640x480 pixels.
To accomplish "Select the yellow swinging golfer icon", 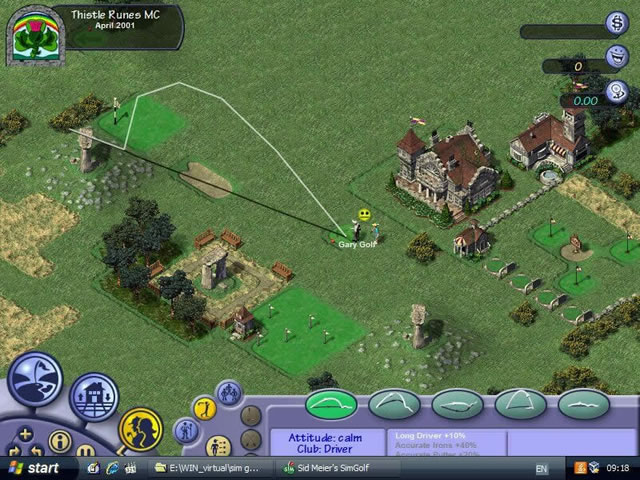I will pos(203,408).
